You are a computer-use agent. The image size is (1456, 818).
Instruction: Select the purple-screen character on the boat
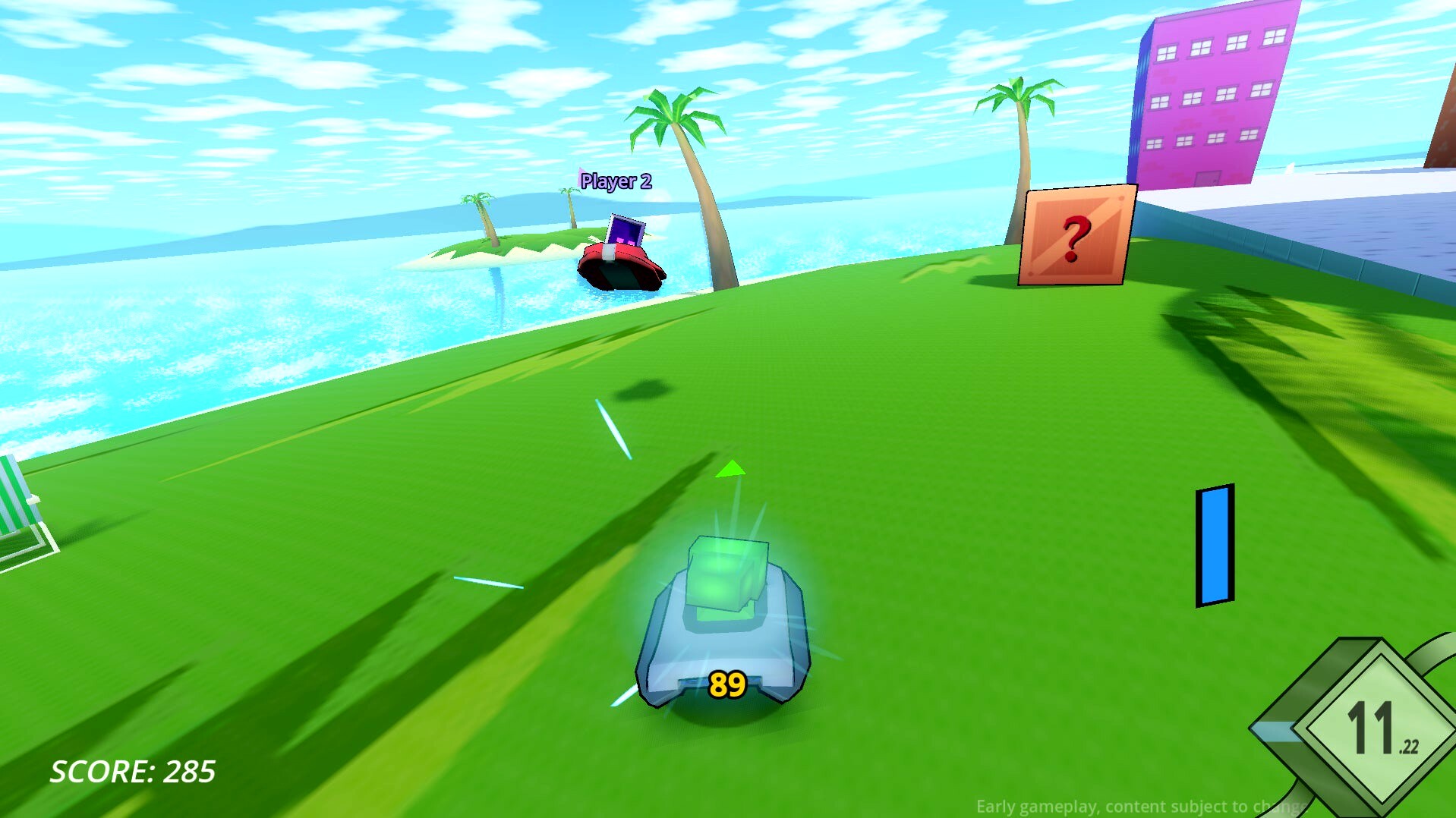(625, 230)
